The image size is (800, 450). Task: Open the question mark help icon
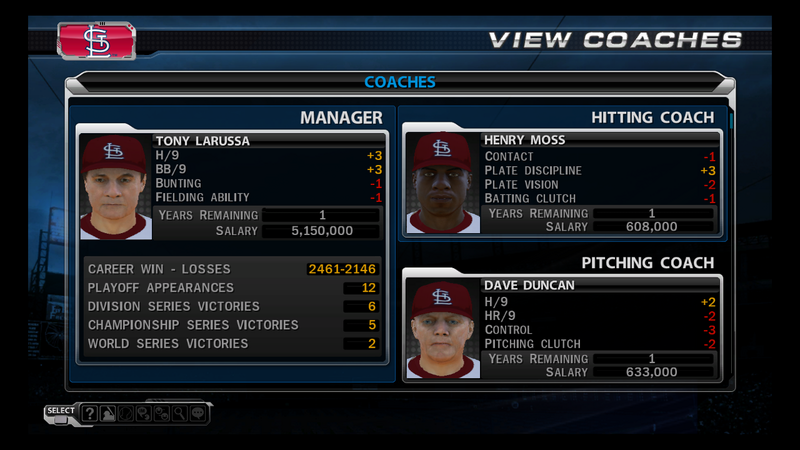coord(89,413)
